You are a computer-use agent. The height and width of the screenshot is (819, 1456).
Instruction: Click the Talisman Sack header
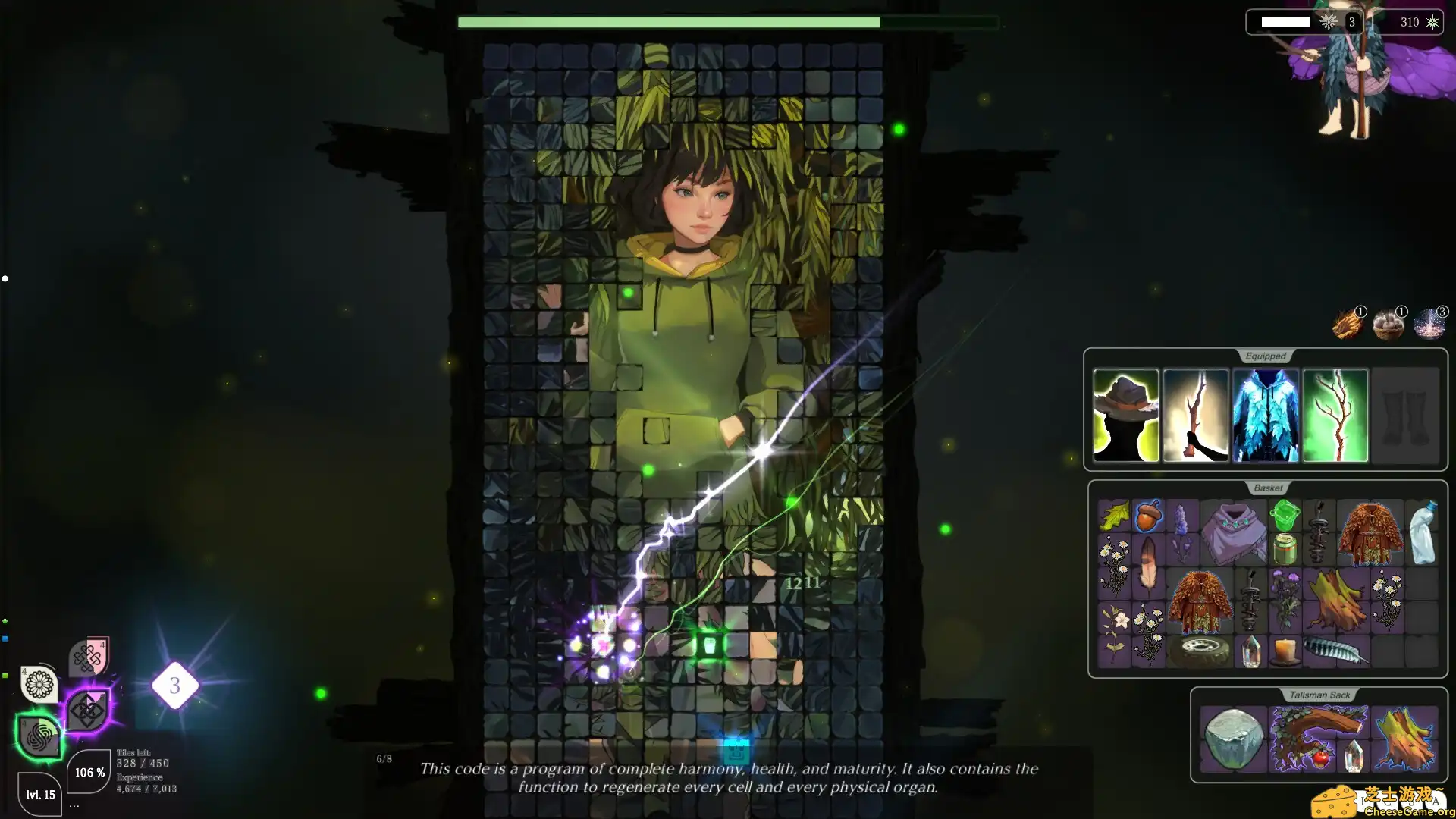1319,694
